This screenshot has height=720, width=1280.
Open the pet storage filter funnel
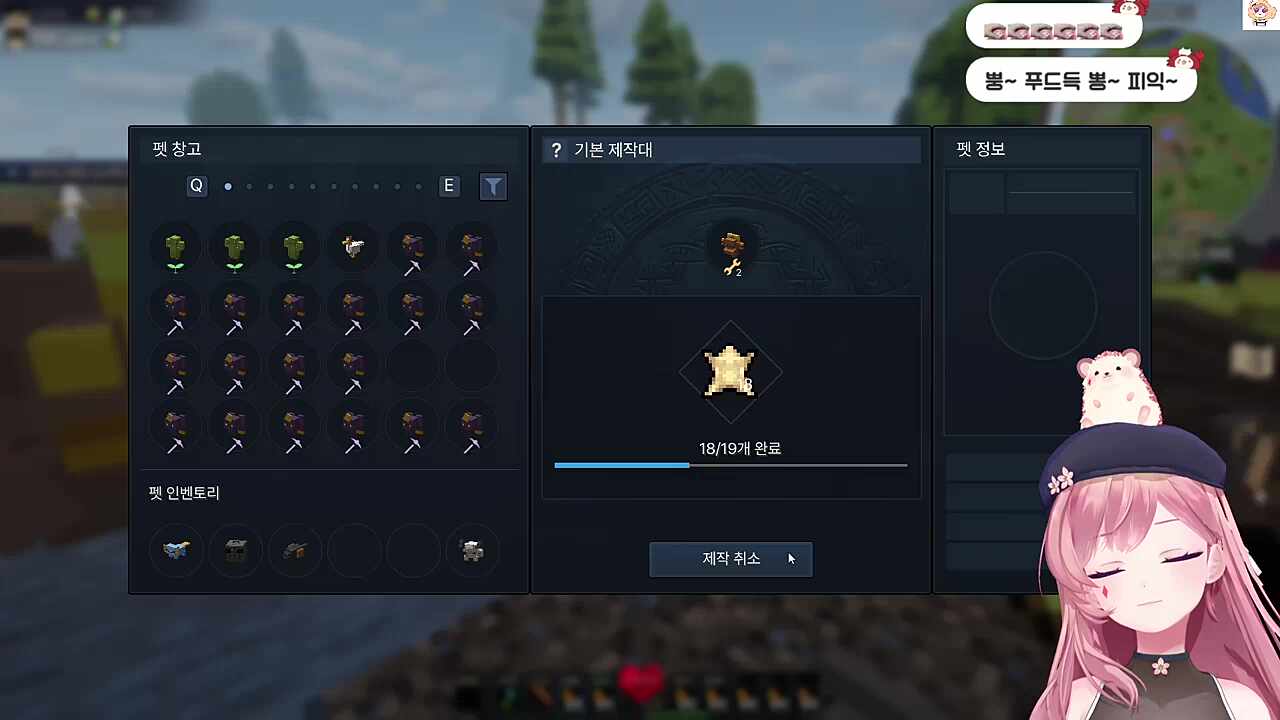(x=493, y=186)
